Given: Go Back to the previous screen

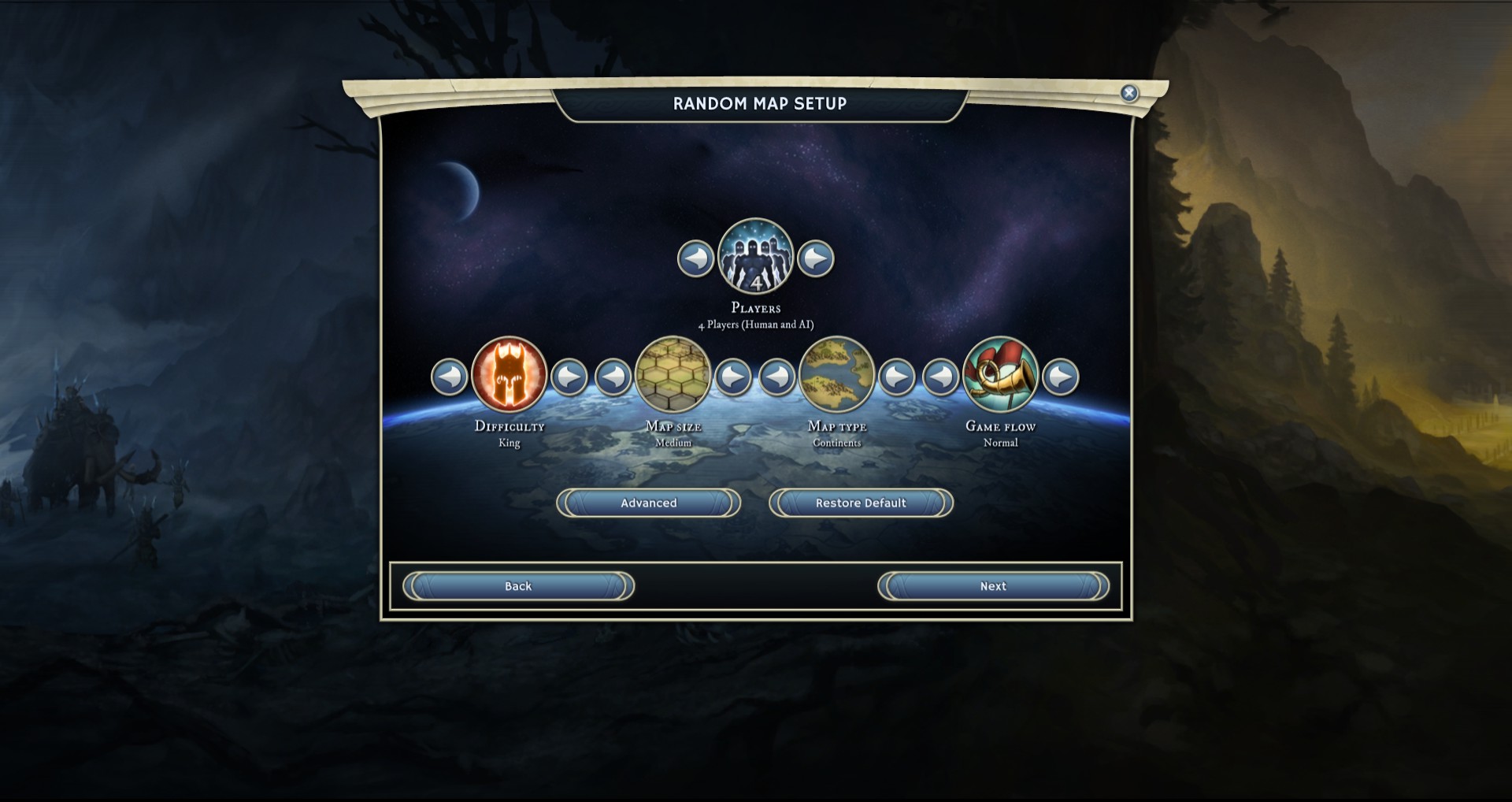Looking at the screenshot, I should click(x=518, y=586).
